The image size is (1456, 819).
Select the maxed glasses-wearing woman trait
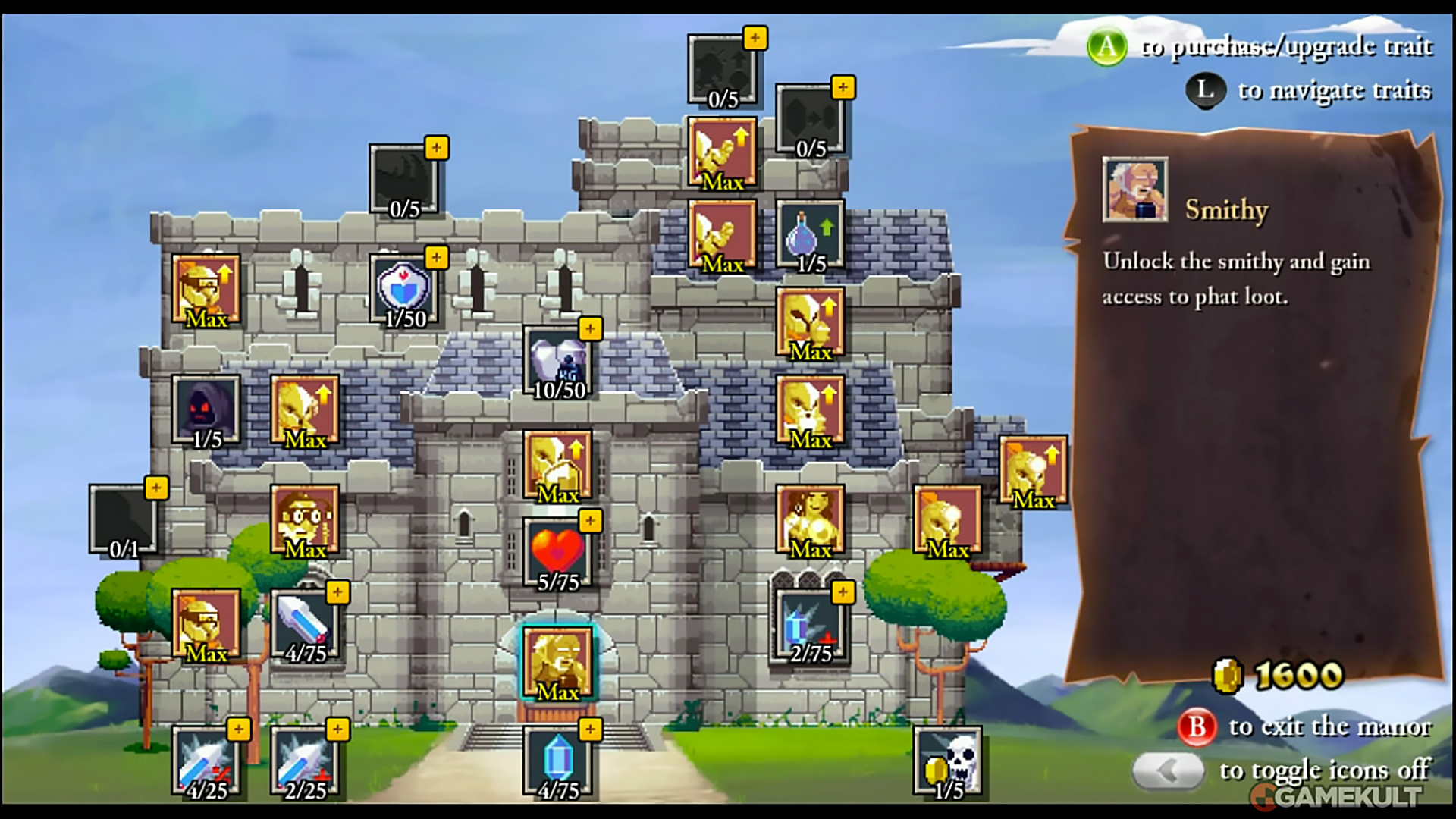305,520
